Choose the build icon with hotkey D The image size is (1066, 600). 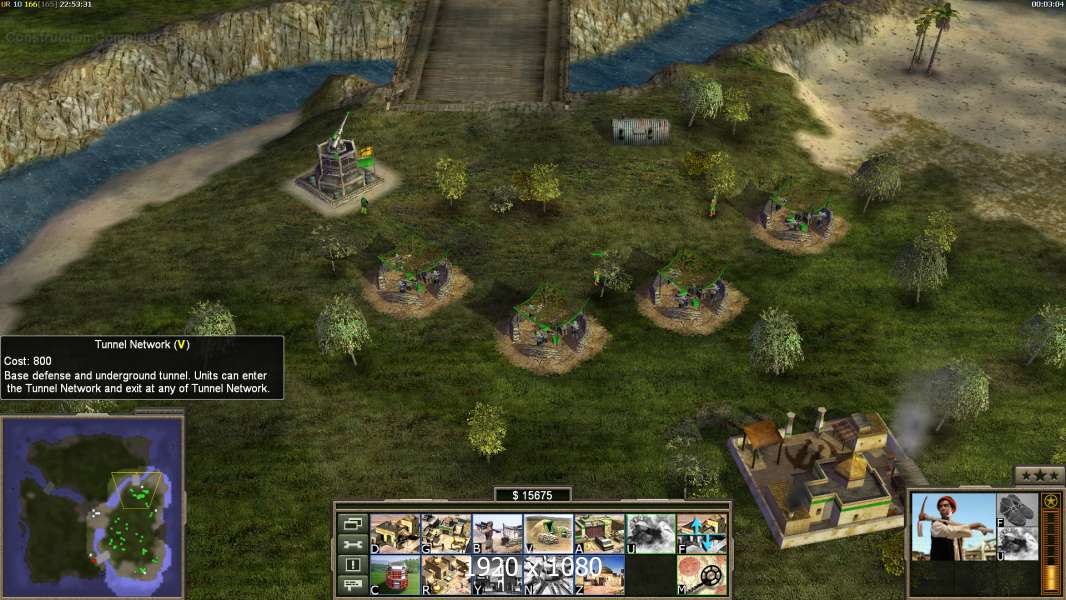(395, 534)
